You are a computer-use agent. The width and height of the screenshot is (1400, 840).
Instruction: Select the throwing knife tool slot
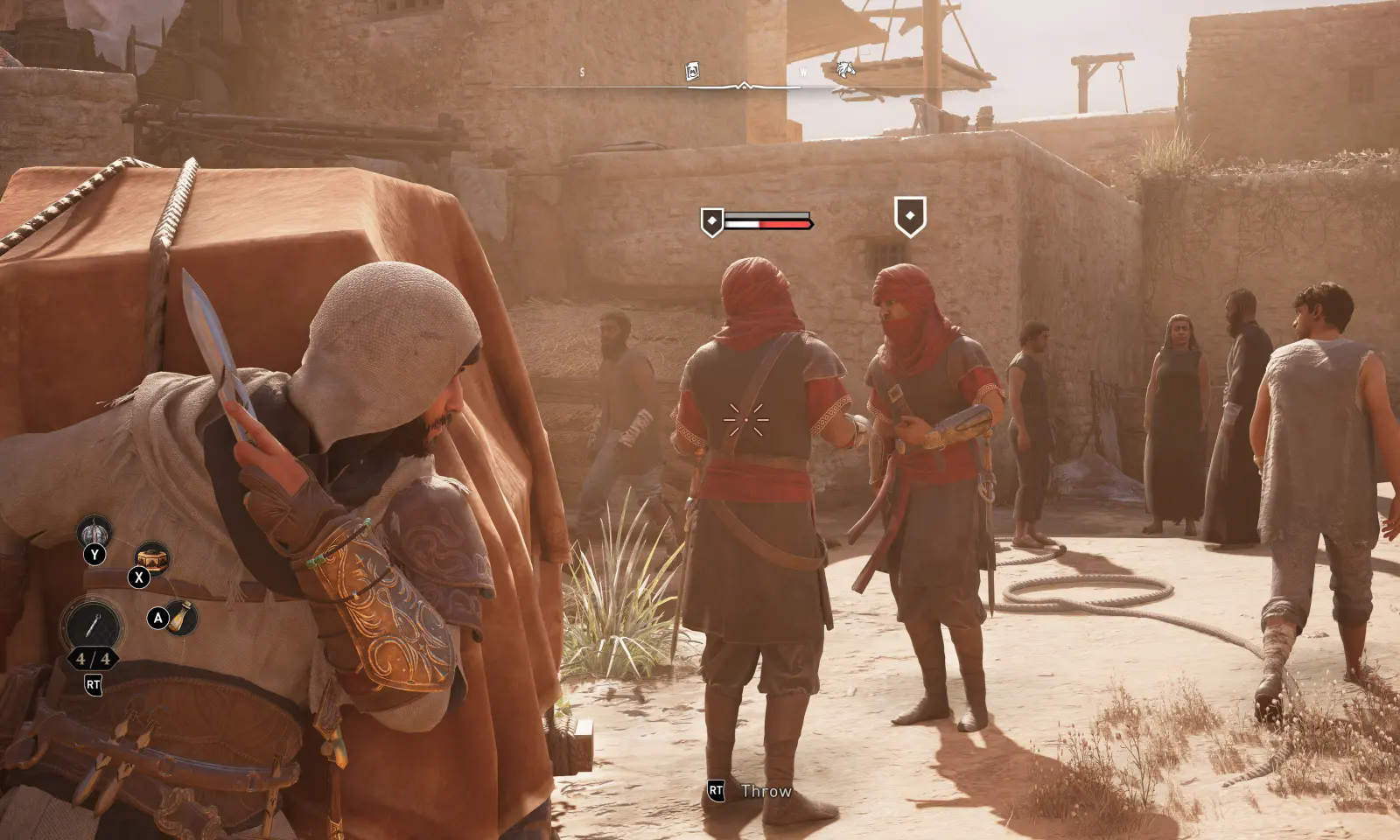point(92,625)
